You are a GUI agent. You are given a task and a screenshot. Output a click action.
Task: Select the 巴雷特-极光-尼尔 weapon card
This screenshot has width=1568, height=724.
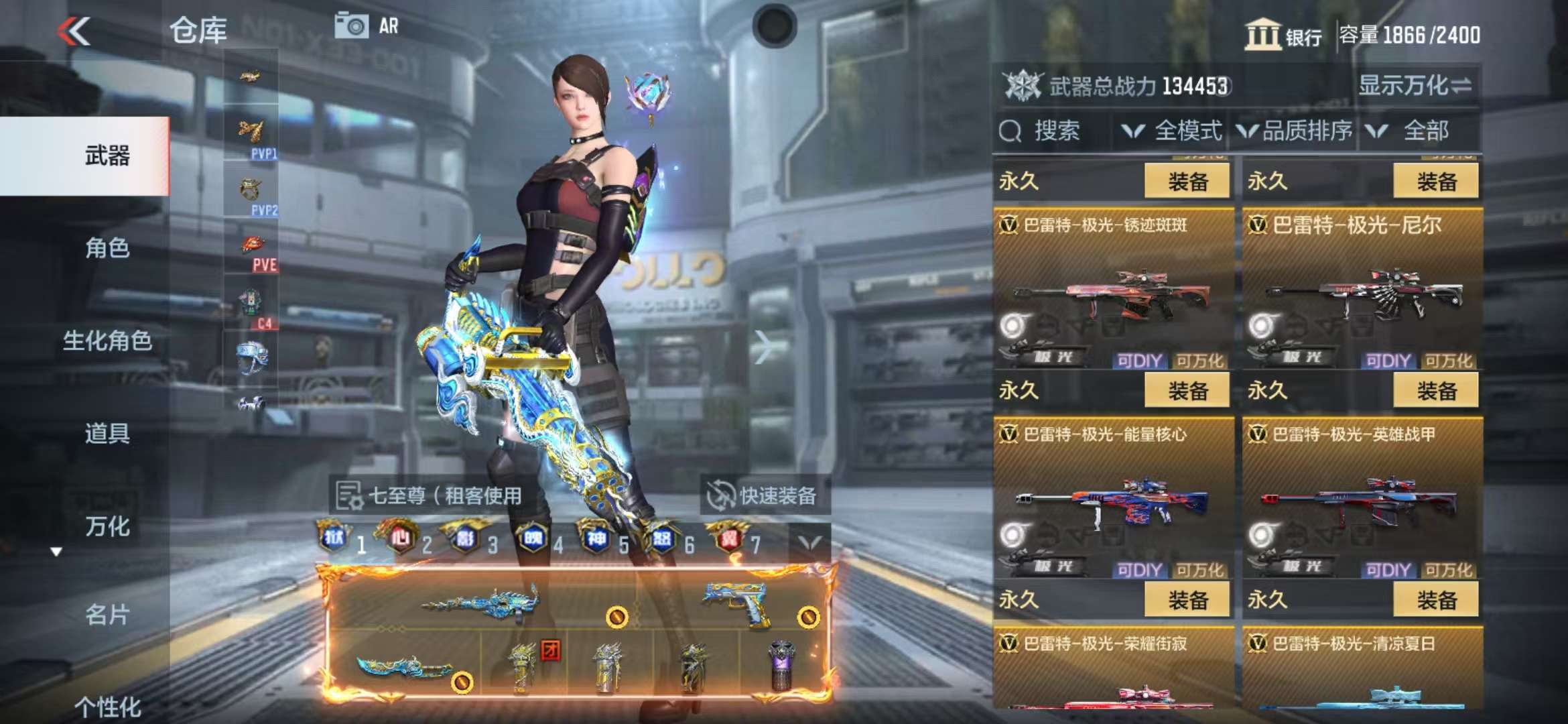point(1362,288)
